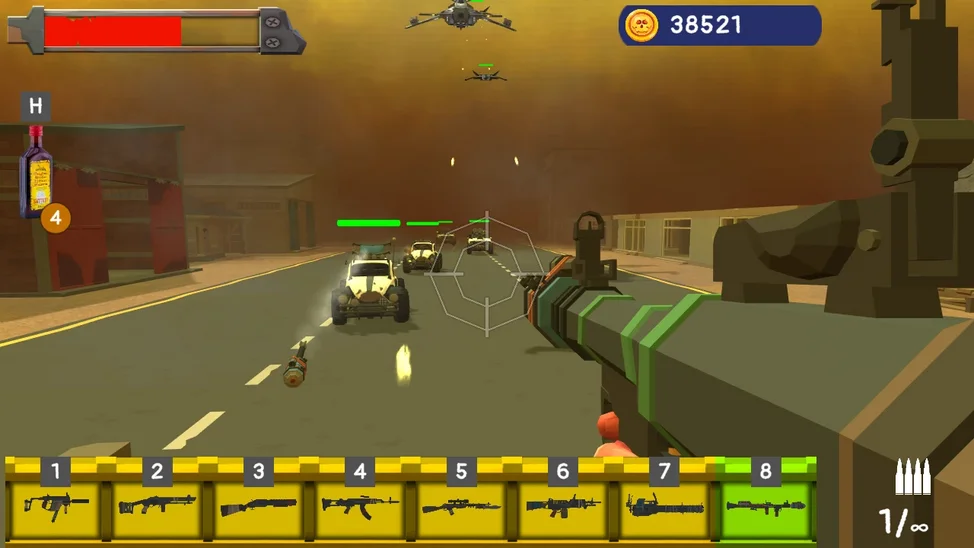
Task: Select the submachine gun in slot 1
Action: point(56,502)
